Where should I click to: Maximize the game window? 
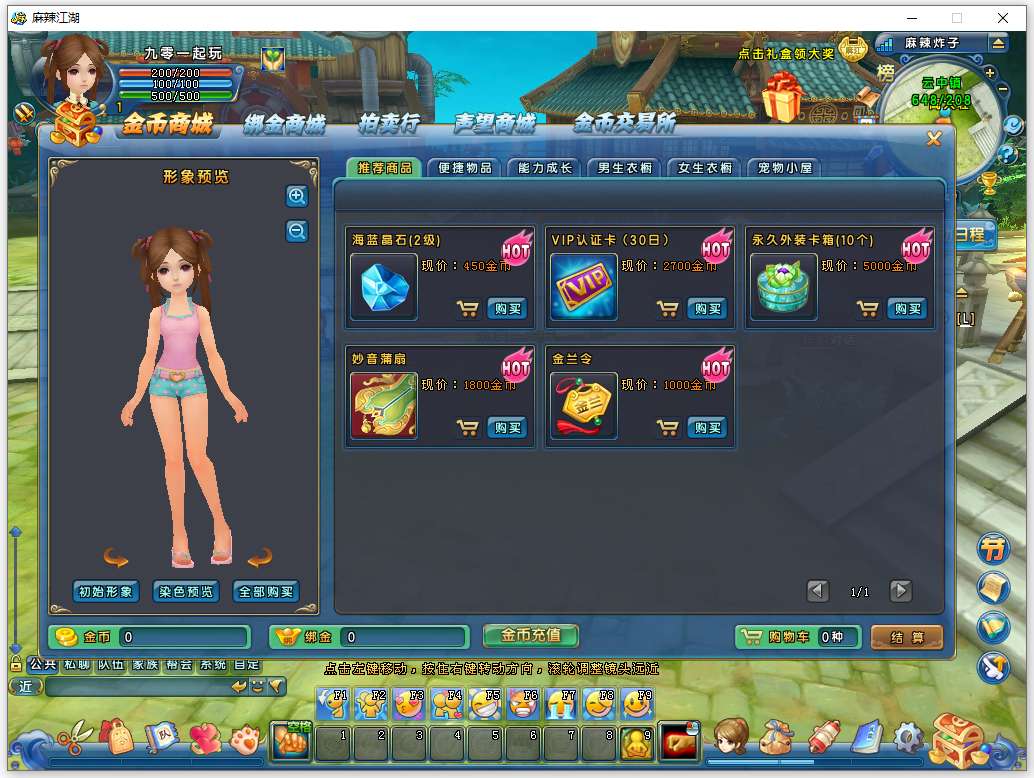click(x=956, y=18)
